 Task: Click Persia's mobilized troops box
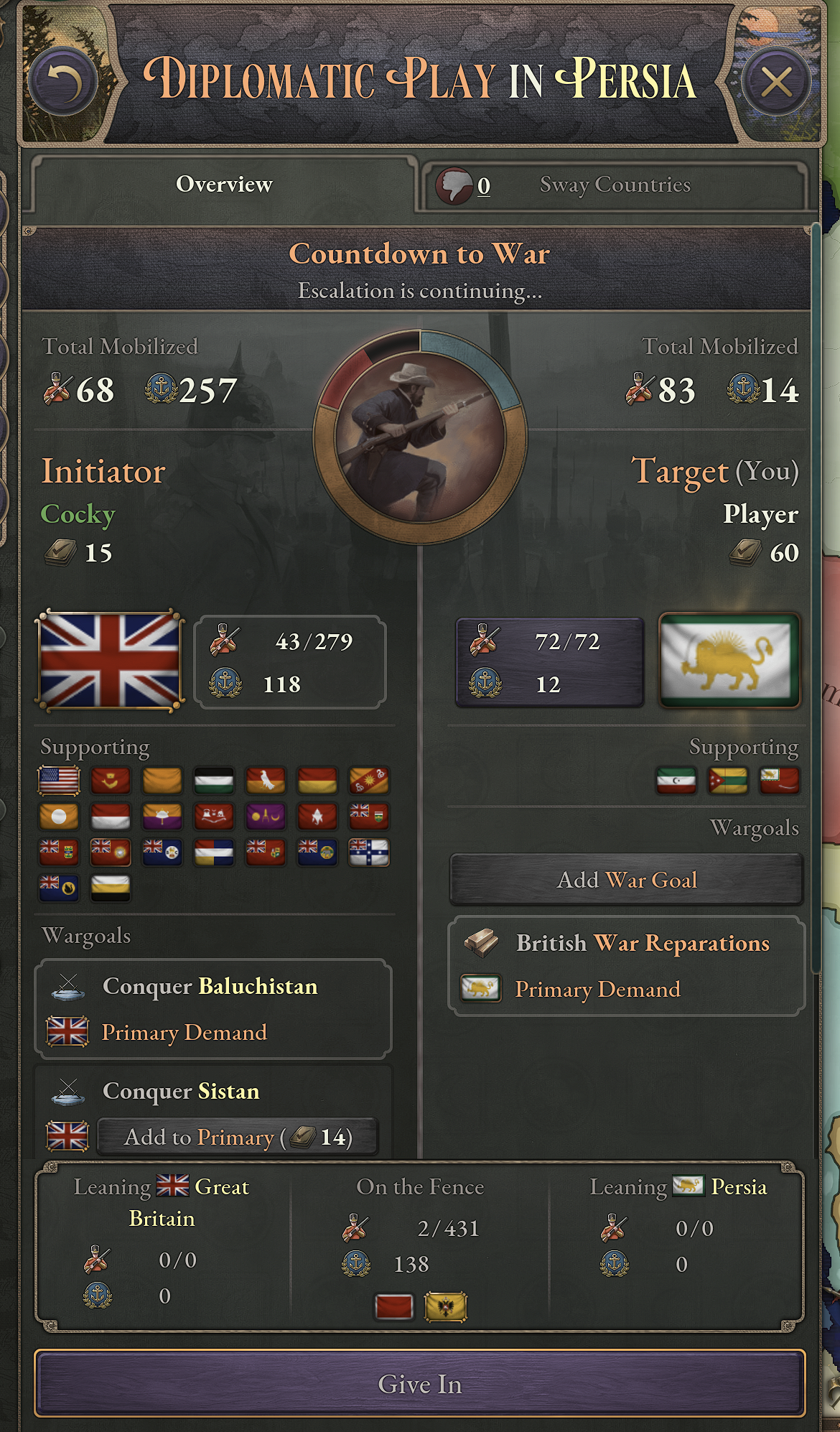tap(549, 662)
